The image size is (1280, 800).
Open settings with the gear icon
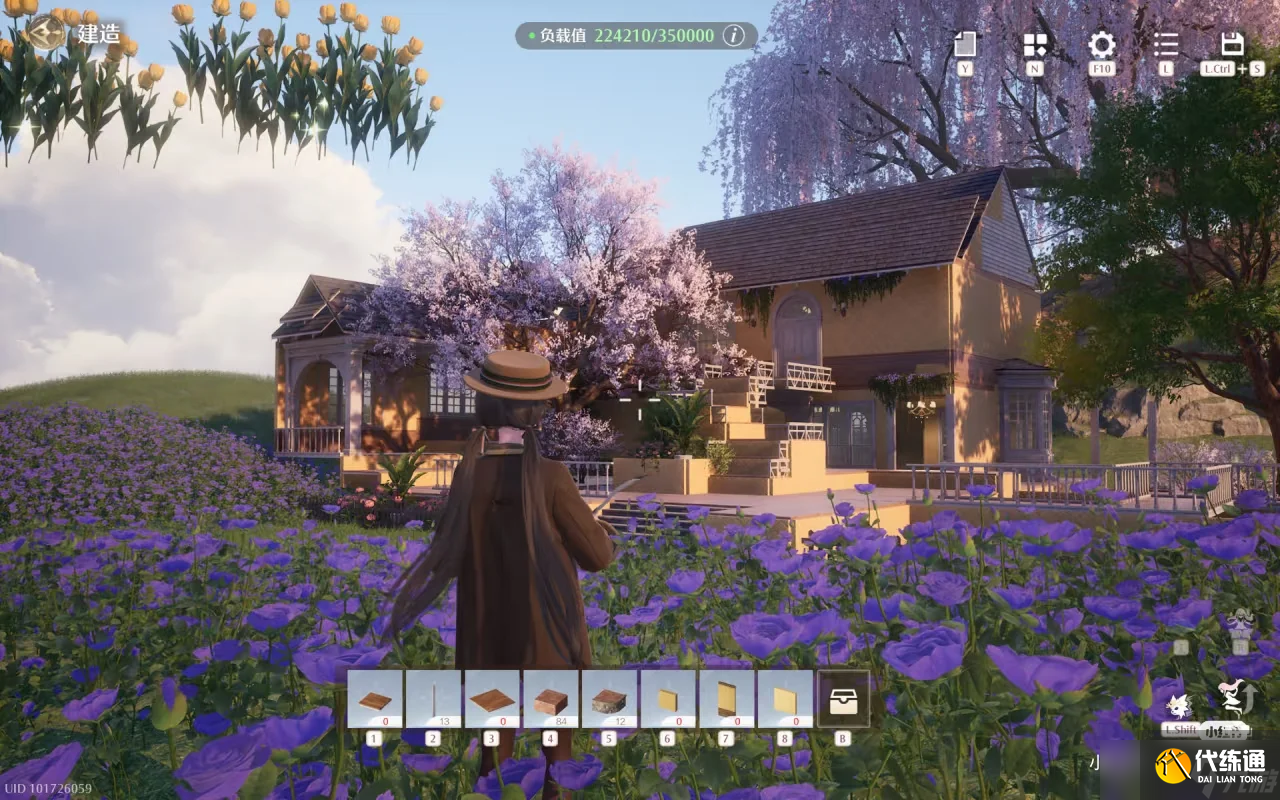pyautogui.click(x=1101, y=44)
